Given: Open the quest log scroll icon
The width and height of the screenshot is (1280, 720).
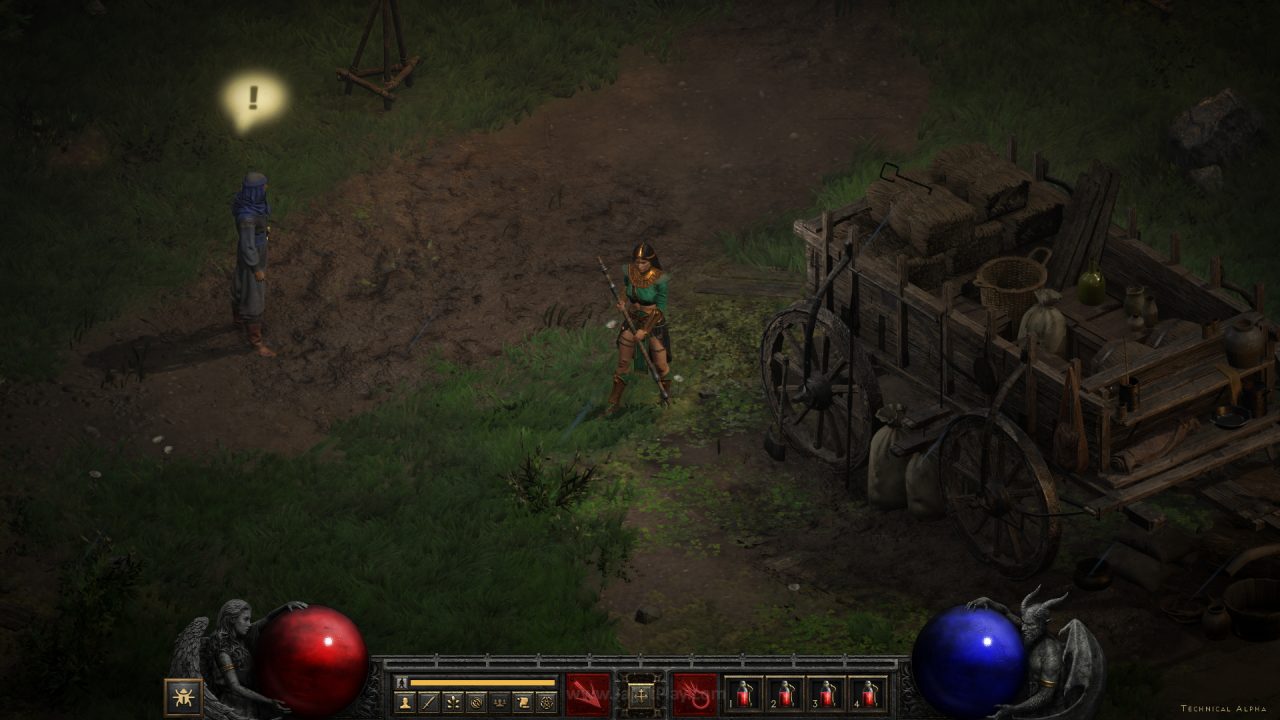Looking at the screenshot, I should (x=522, y=702).
